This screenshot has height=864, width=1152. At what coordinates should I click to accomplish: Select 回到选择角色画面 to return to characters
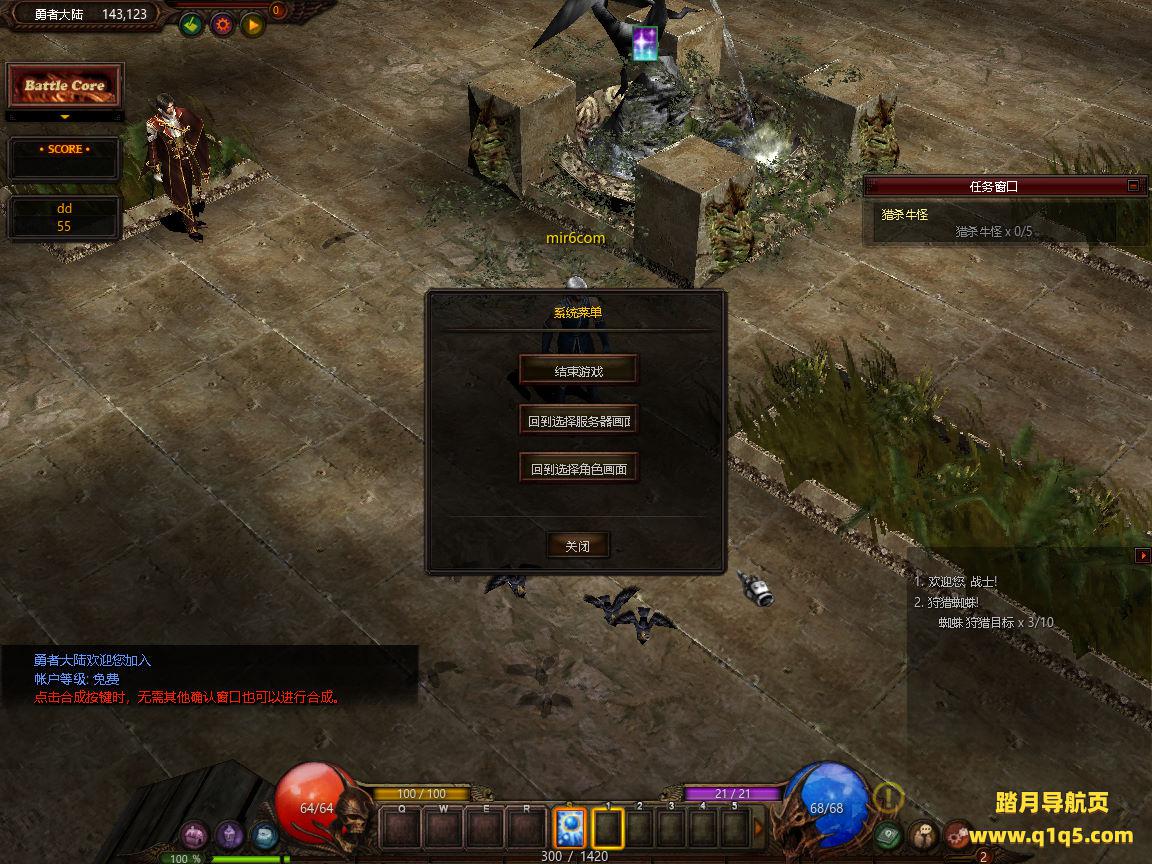click(x=578, y=468)
